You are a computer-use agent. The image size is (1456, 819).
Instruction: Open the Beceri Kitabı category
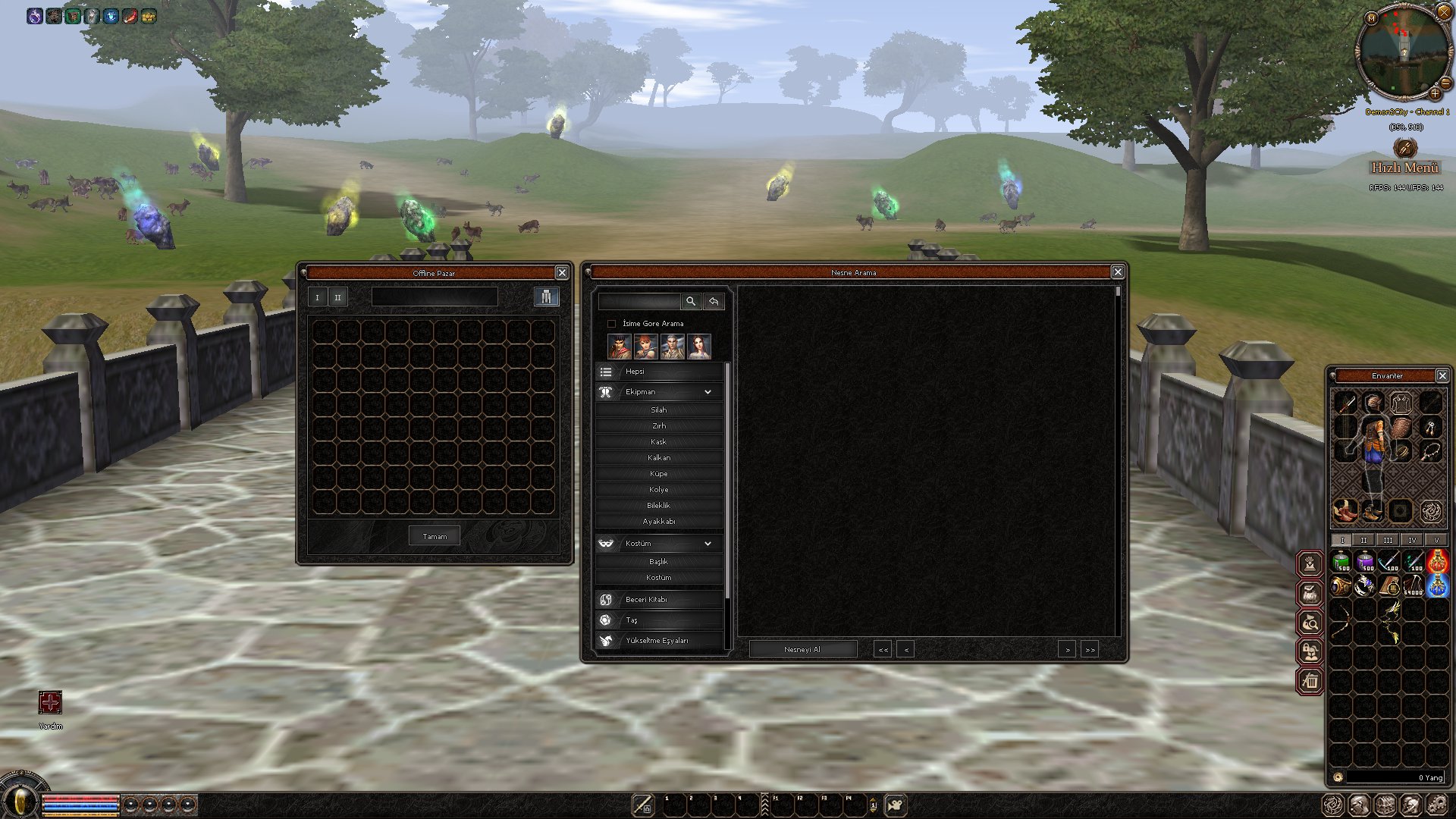658,600
